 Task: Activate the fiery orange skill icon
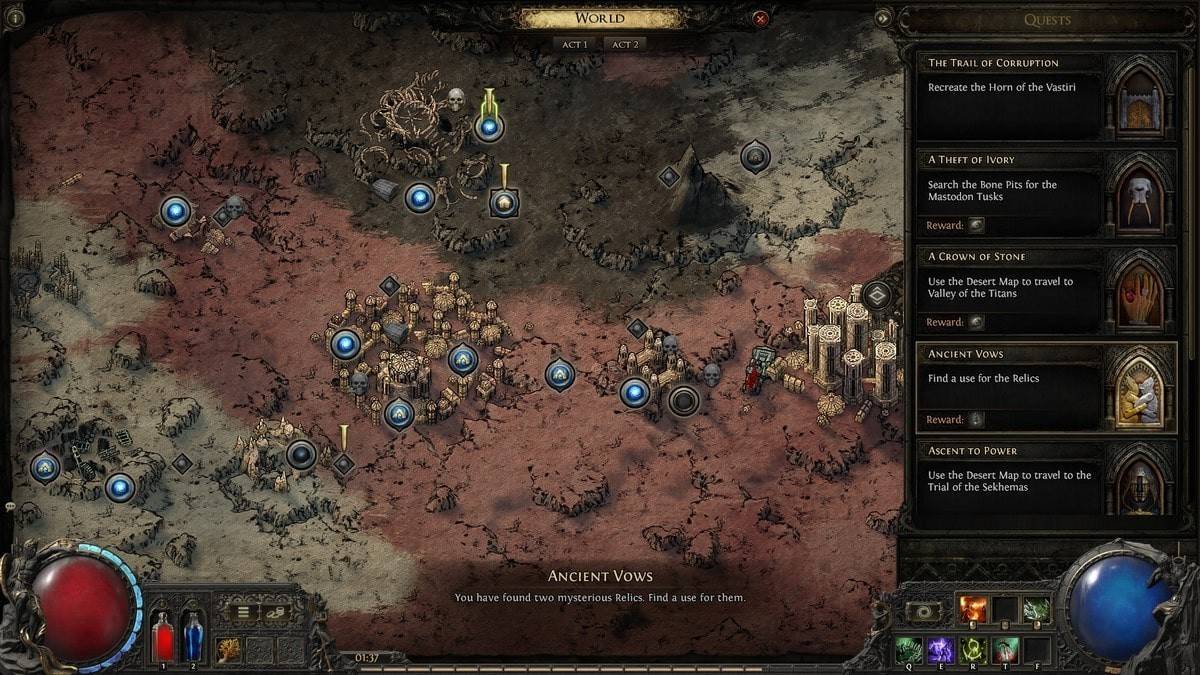[972, 609]
